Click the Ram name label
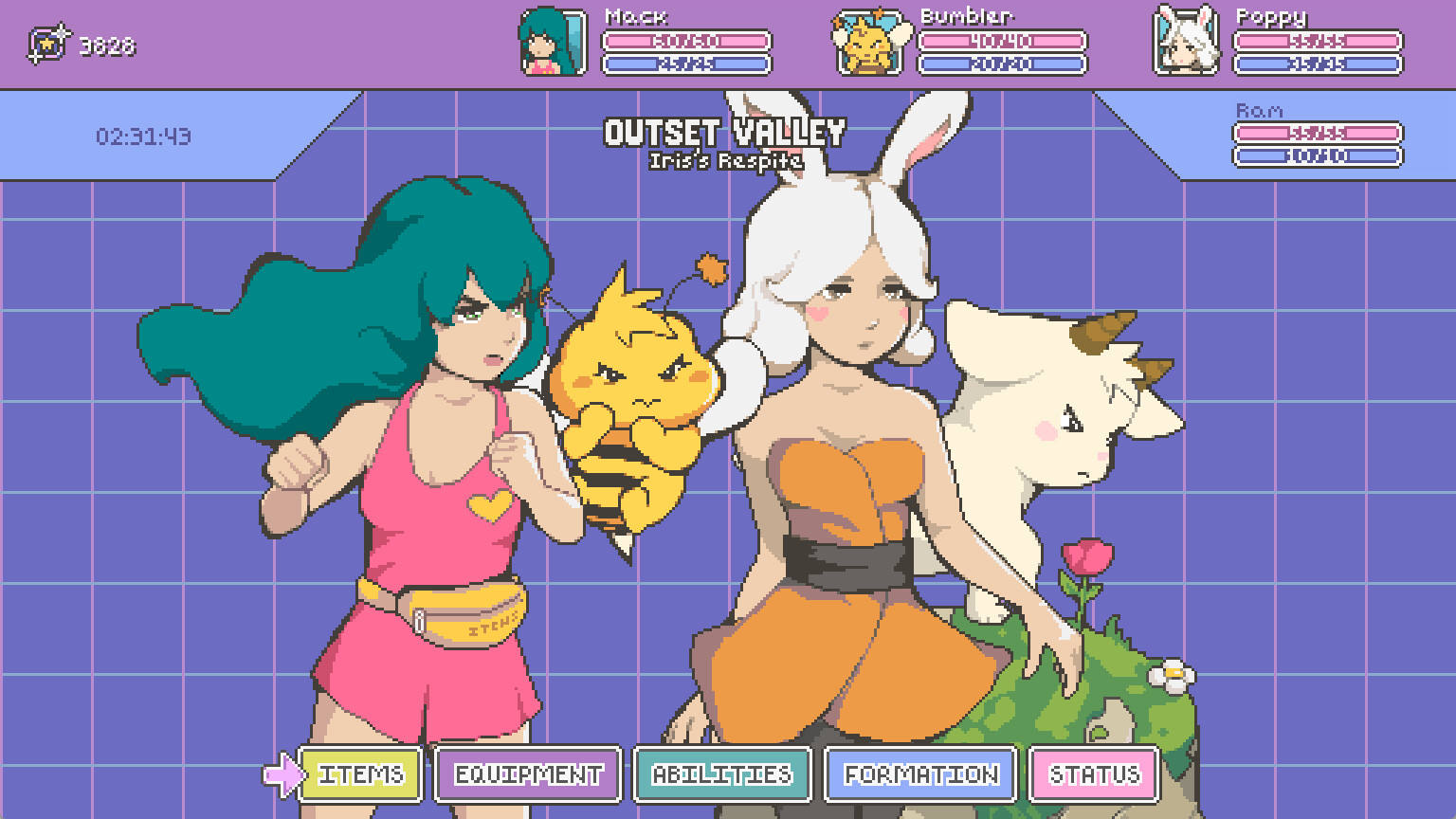 click(x=1259, y=109)
